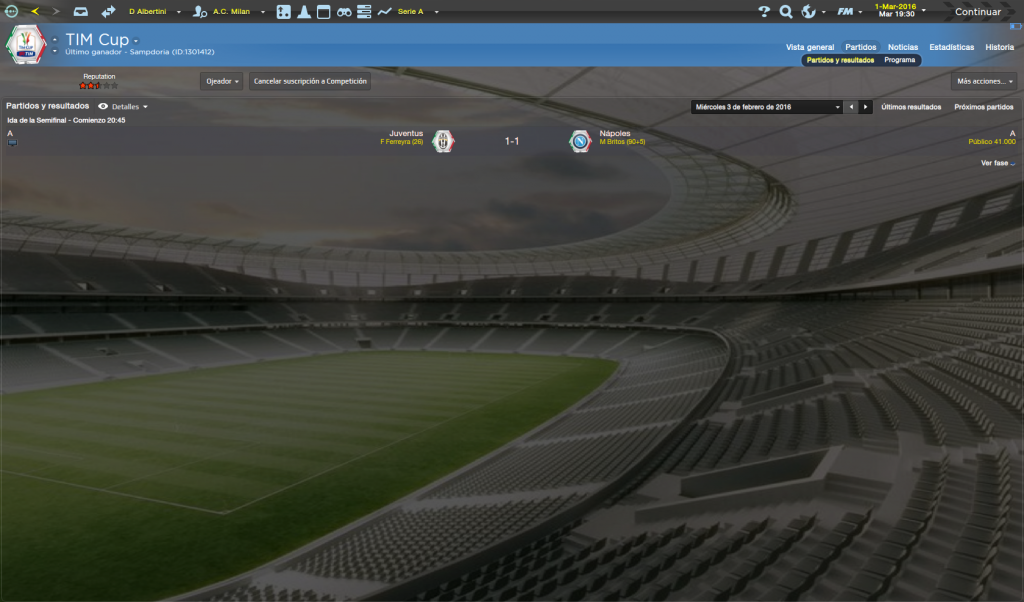Show Últimos resultados
The image size is (1024, 602).
click(911, 107)
